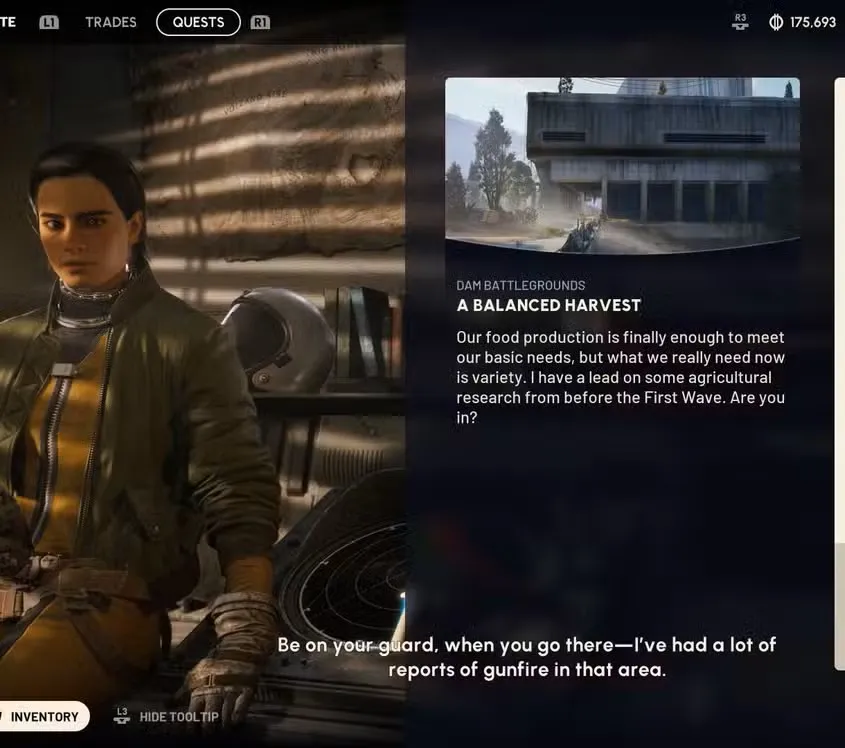Switch to the Trades tab
845x748 pixels.
pyautogui.click(x=111, y=22)
